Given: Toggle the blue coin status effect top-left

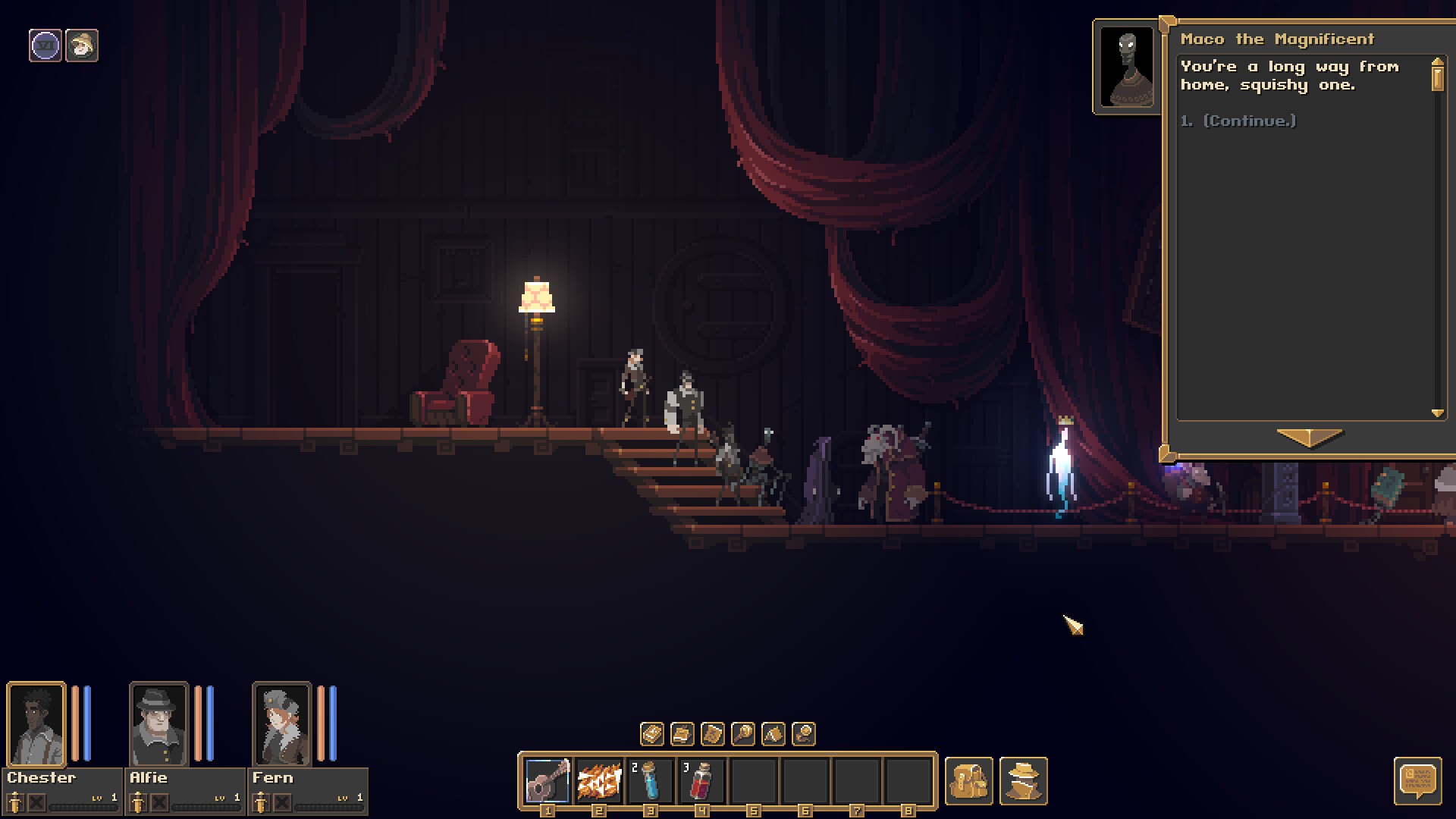Looking at the screenshot, I should click(x=47, y=45).
